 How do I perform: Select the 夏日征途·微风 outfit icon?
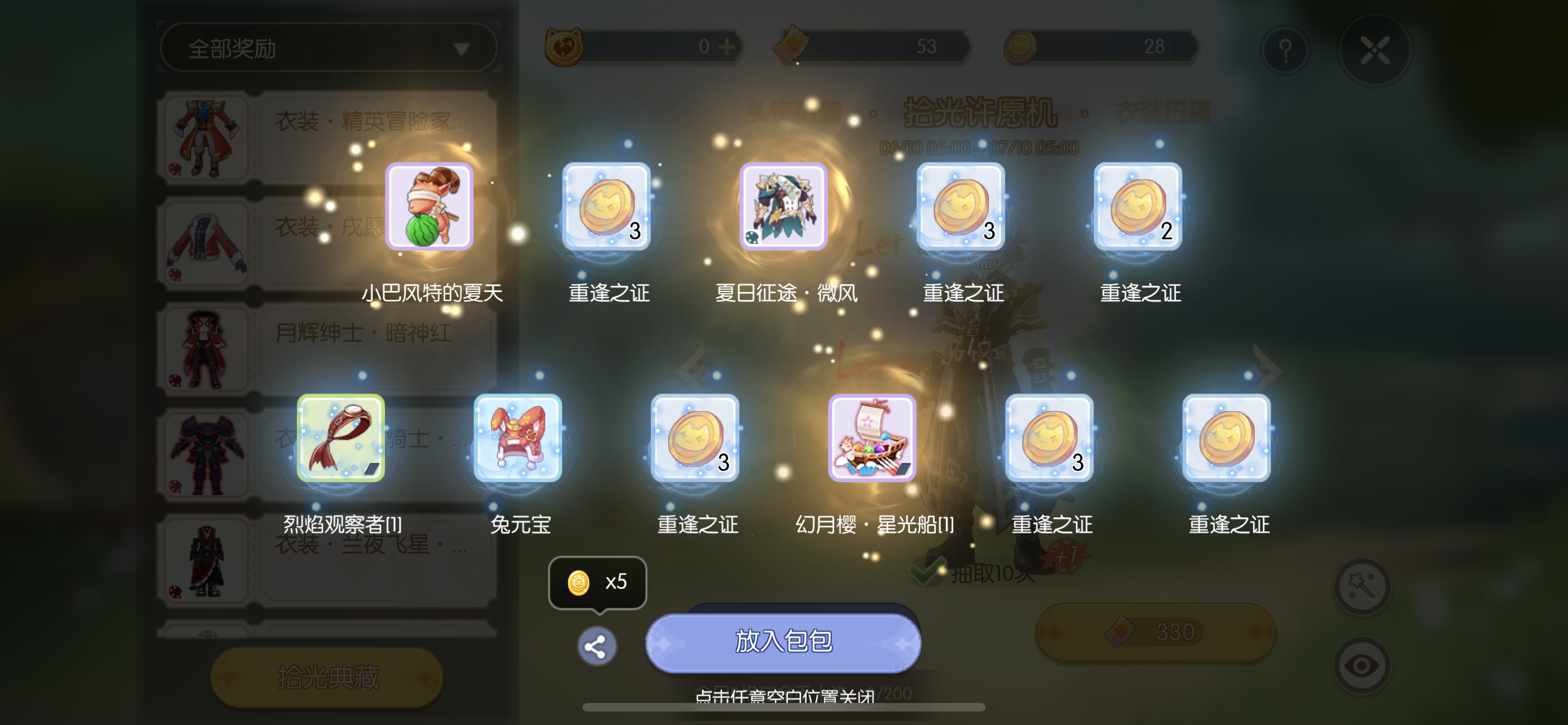pos(783,206)
